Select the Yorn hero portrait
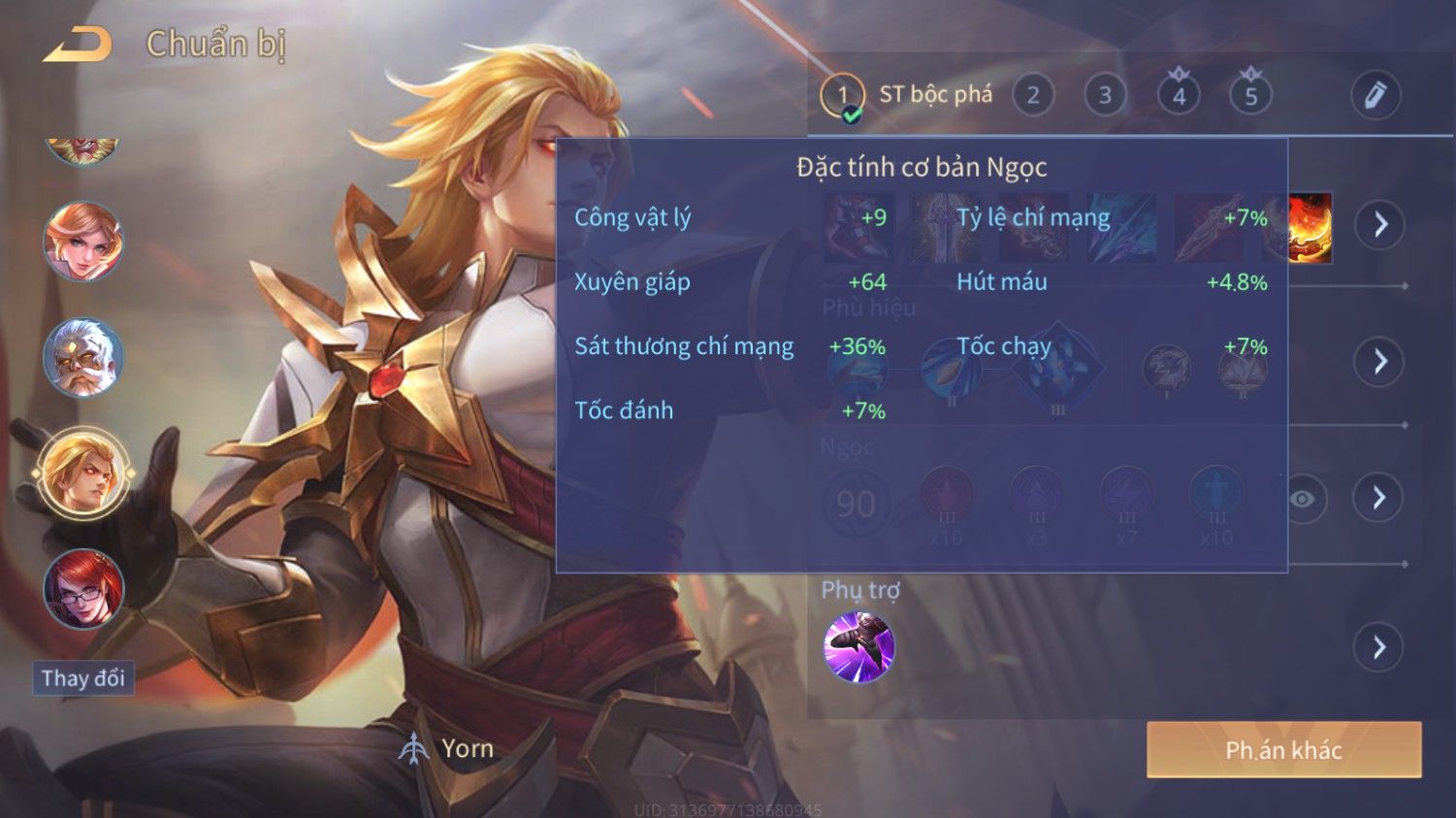 [x=83, y=473]
